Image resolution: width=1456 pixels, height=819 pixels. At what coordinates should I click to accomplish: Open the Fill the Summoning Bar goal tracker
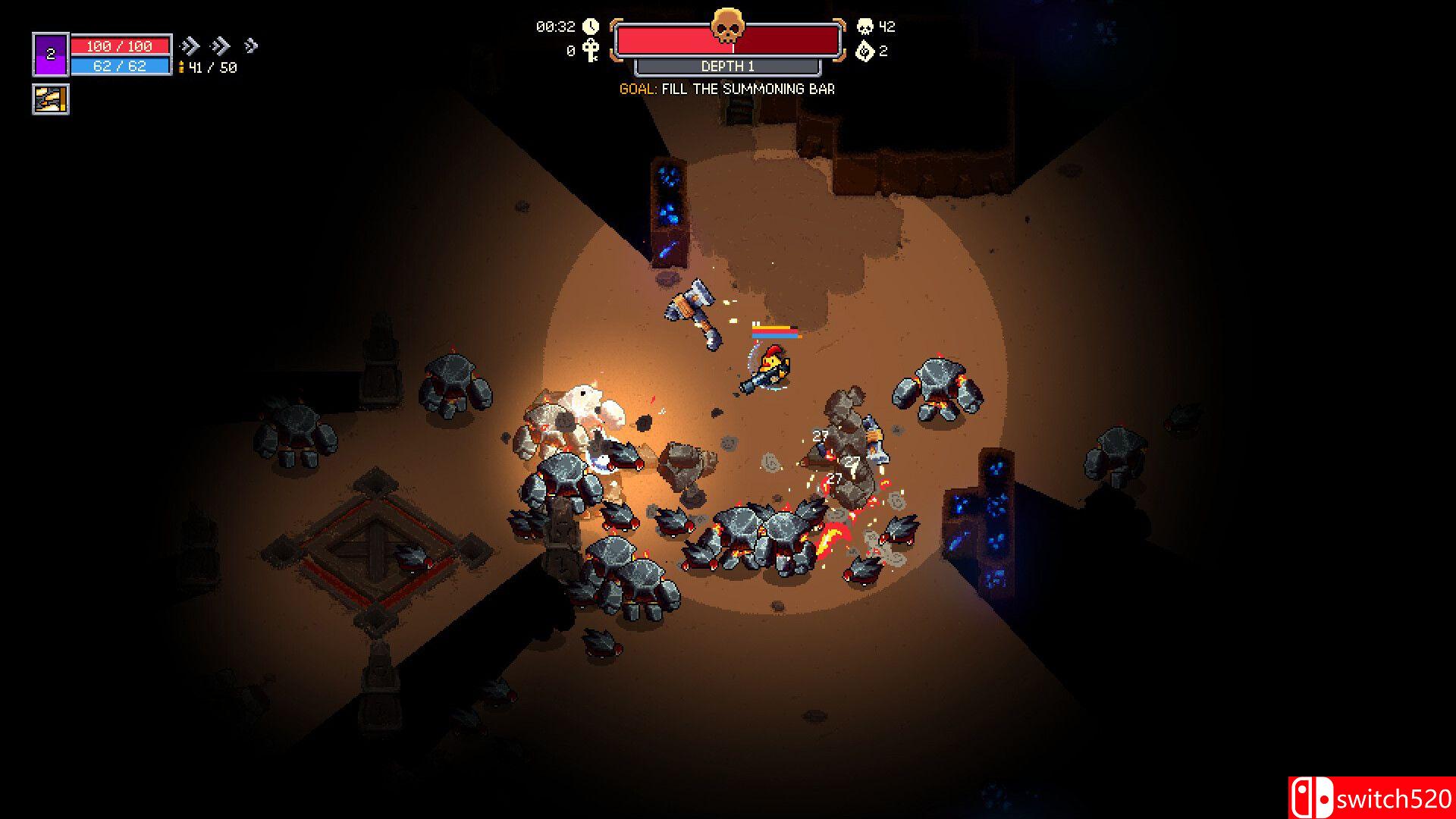coord(726,89)
